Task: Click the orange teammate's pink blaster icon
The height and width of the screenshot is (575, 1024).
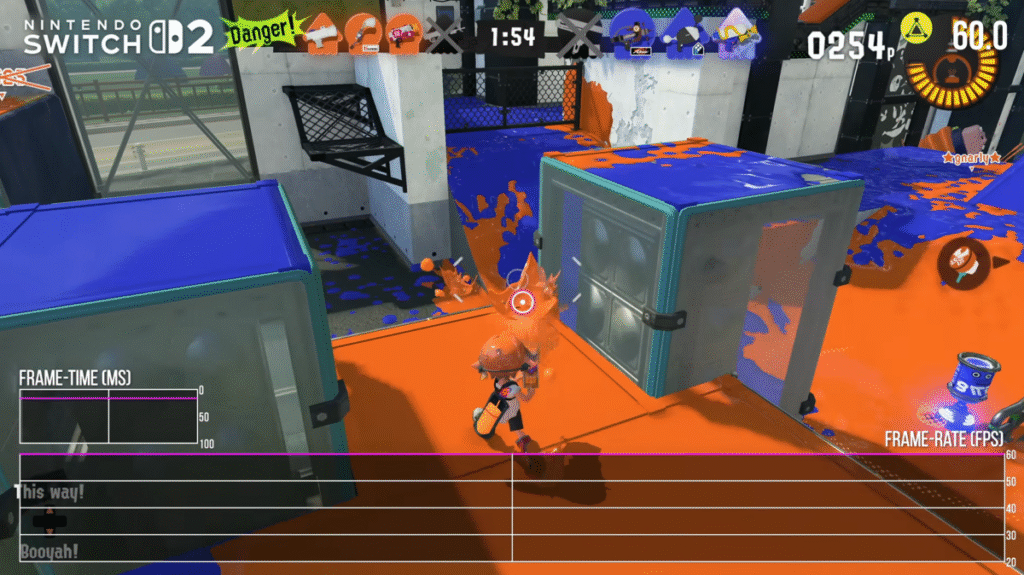Action: [x=401, y=35]
